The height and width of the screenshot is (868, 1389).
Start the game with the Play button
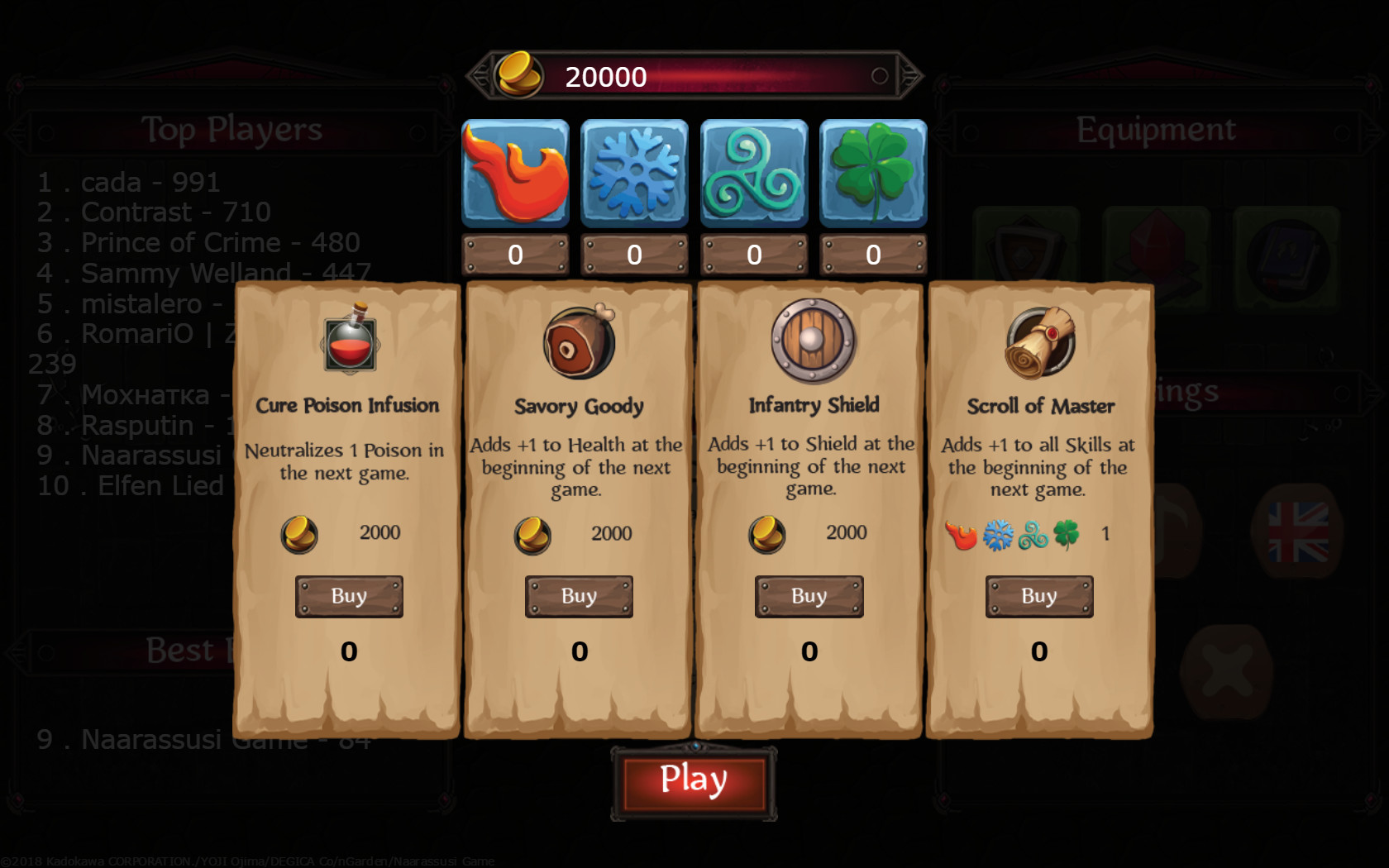pyautogui.click(x=694, y=781)
